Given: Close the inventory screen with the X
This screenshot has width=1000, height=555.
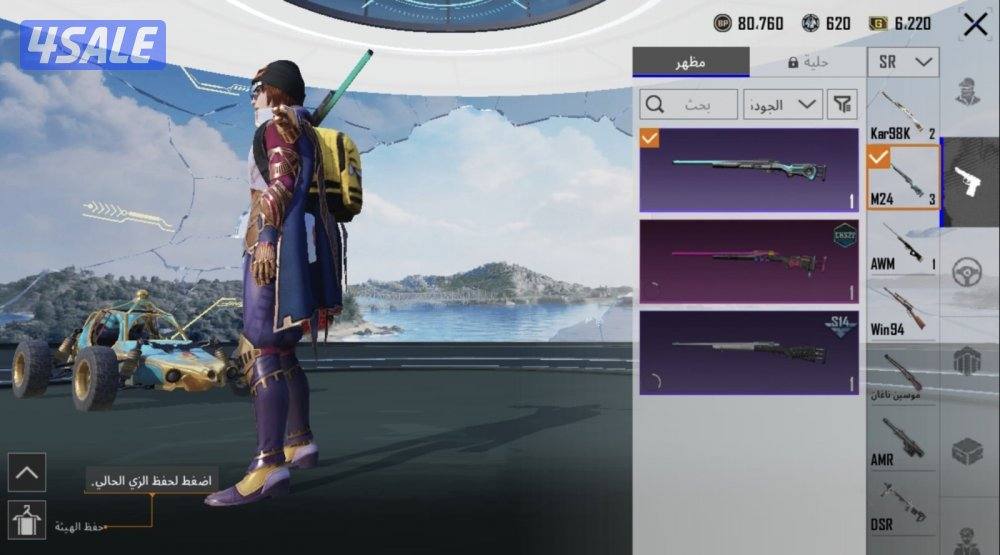Looking at the screenshot, I should pos(975,25).
